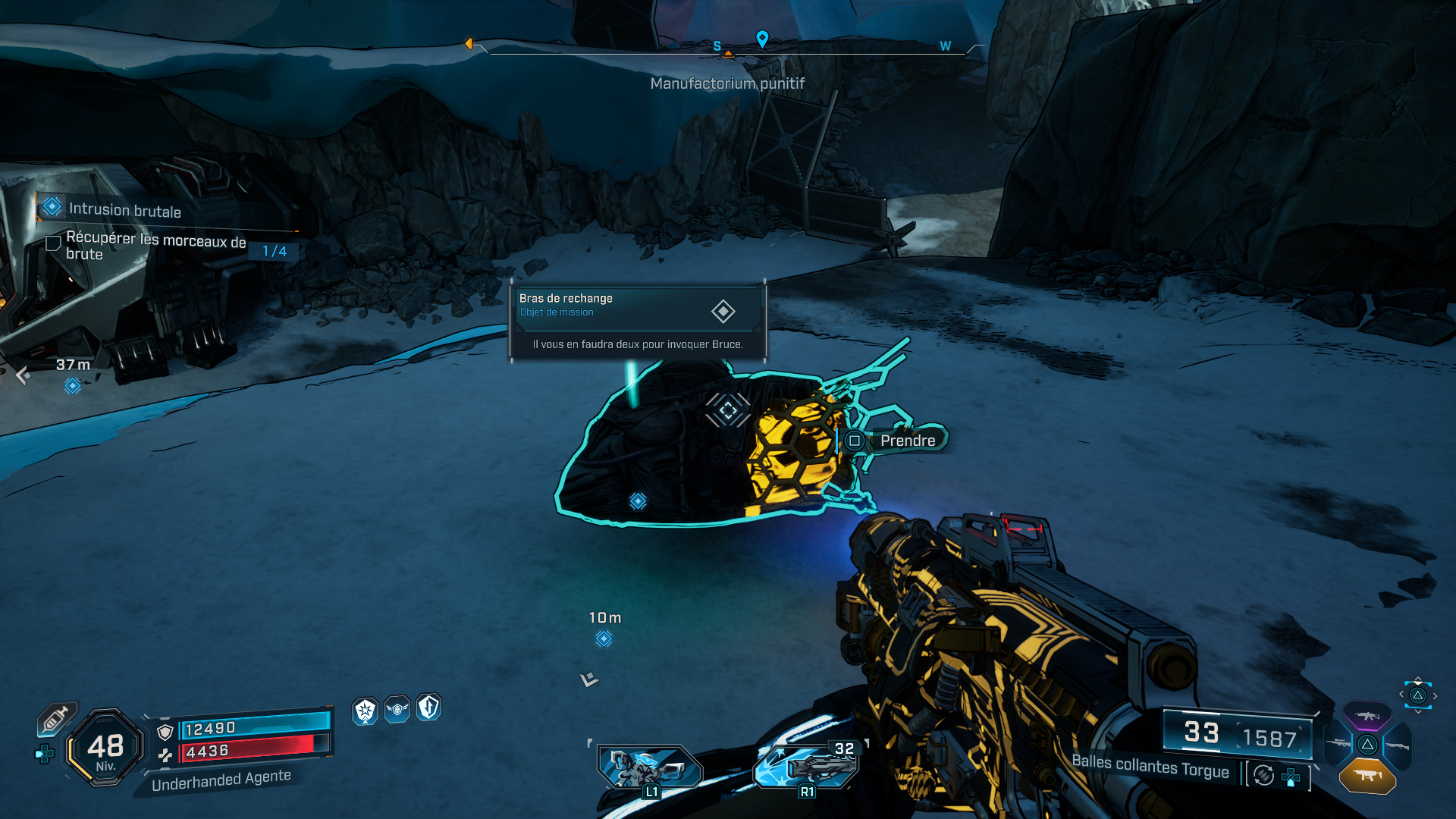This screenshot has width=1456, height=819.
Task: Open the level 48 character badge
Action: (105, 748)
